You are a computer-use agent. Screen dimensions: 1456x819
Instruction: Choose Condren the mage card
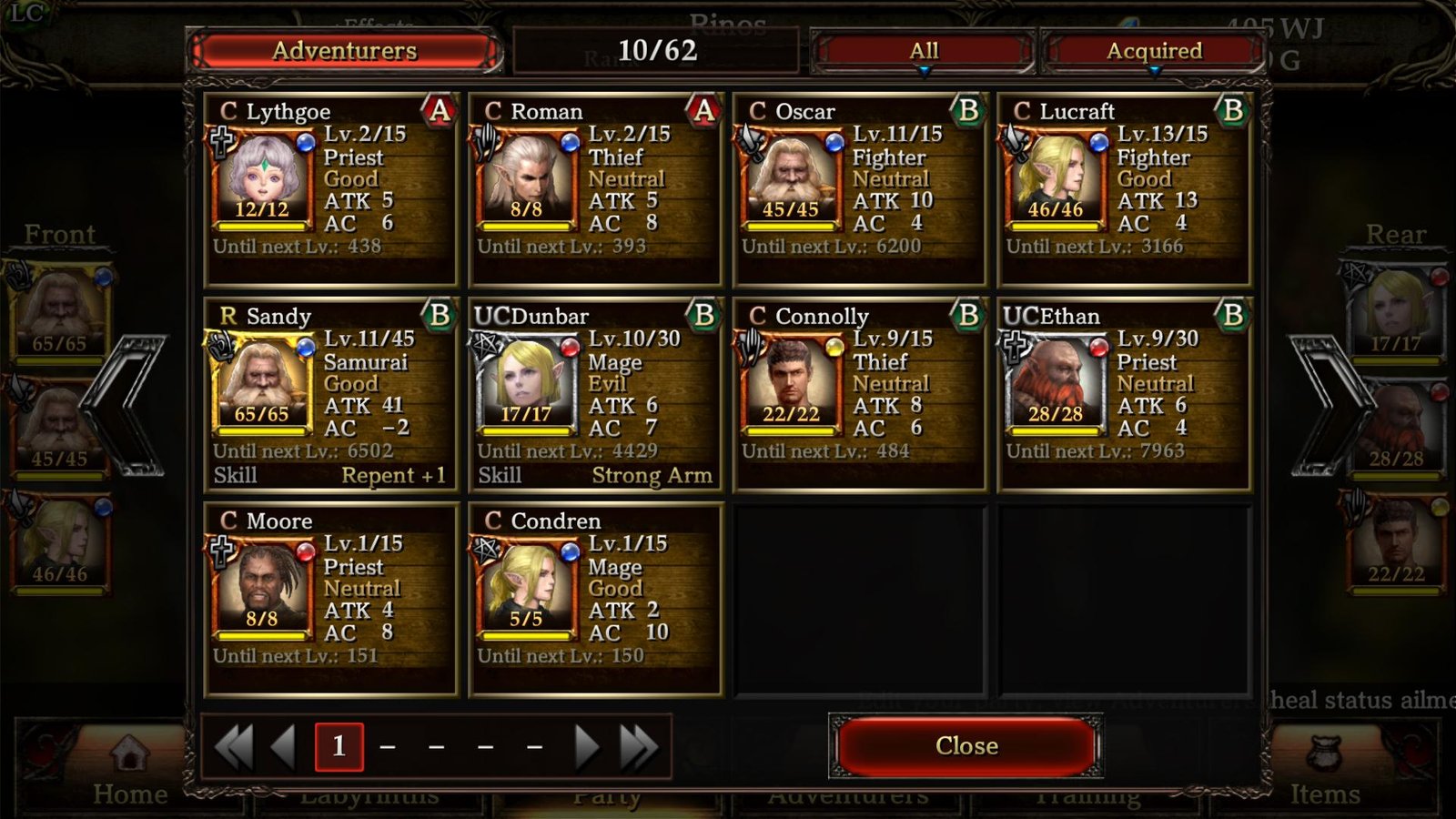(595, 599)
